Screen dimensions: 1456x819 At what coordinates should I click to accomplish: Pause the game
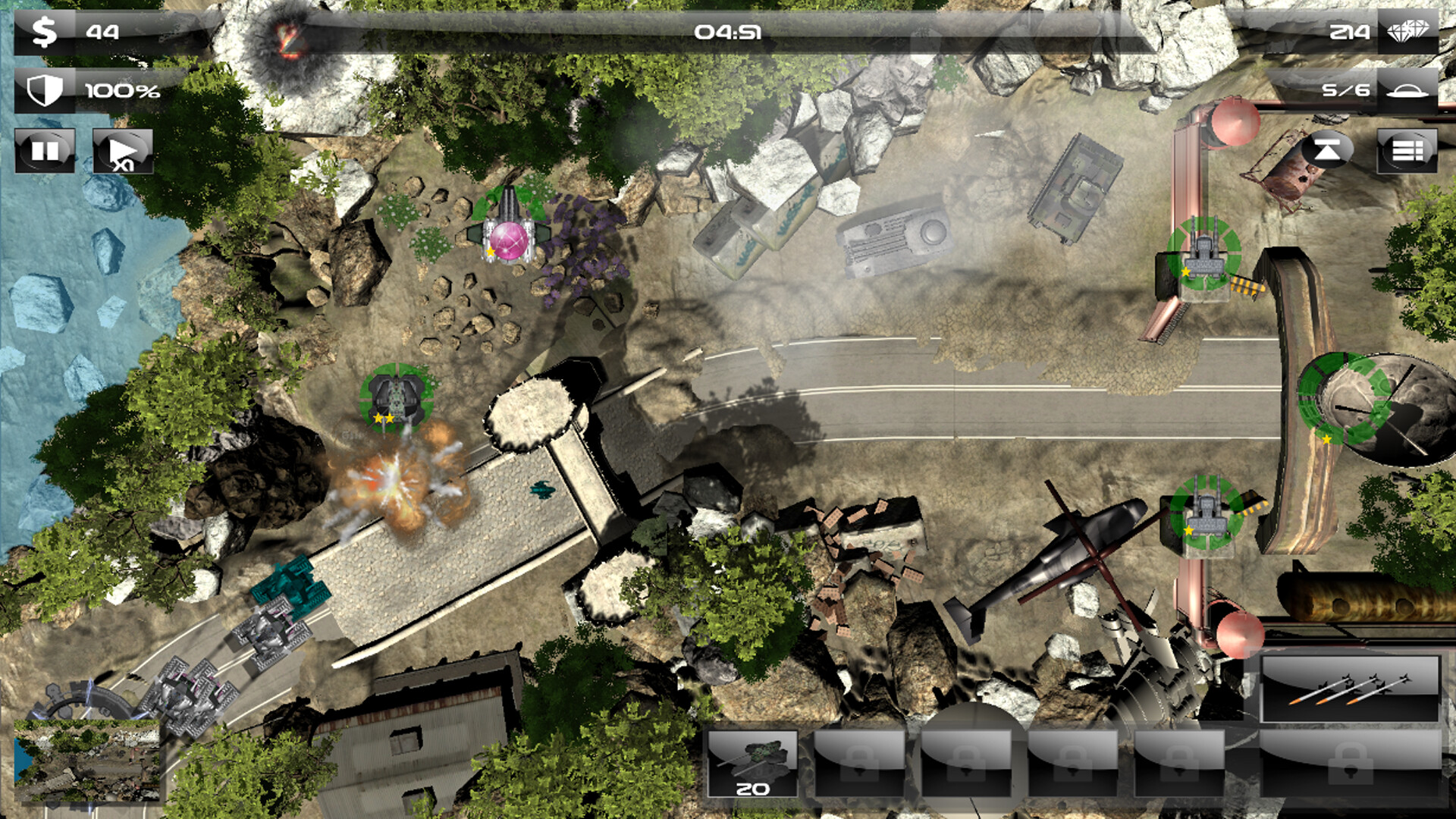tap(43, 149)
